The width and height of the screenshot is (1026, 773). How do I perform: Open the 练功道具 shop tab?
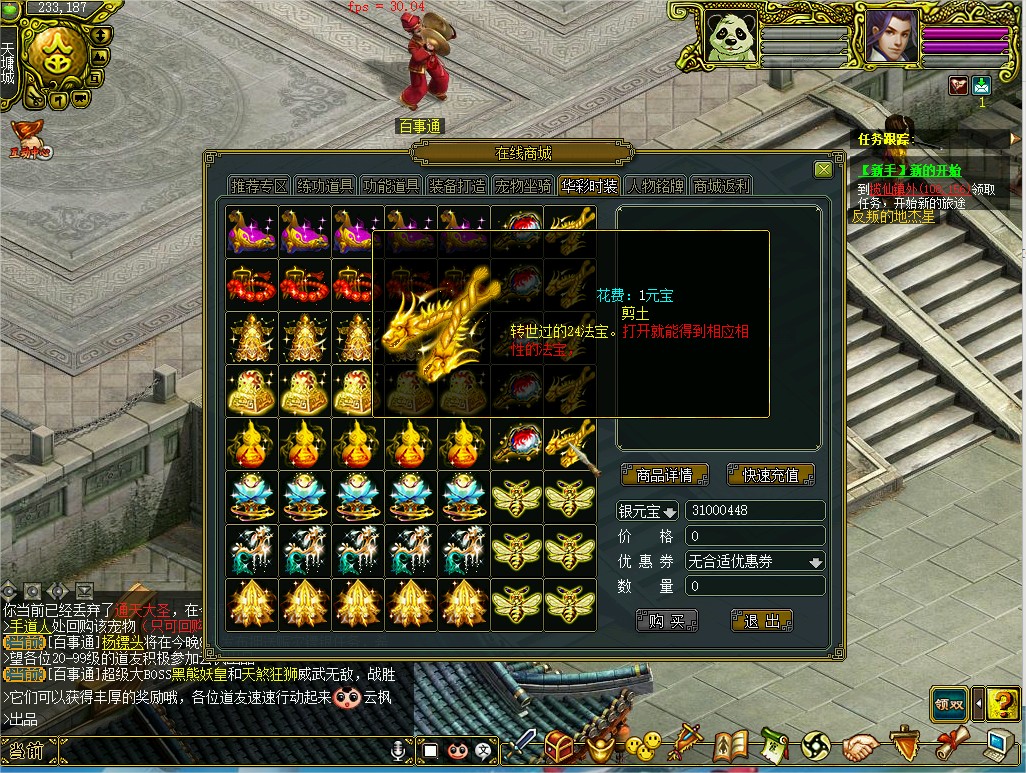click(x=325, y=186)
